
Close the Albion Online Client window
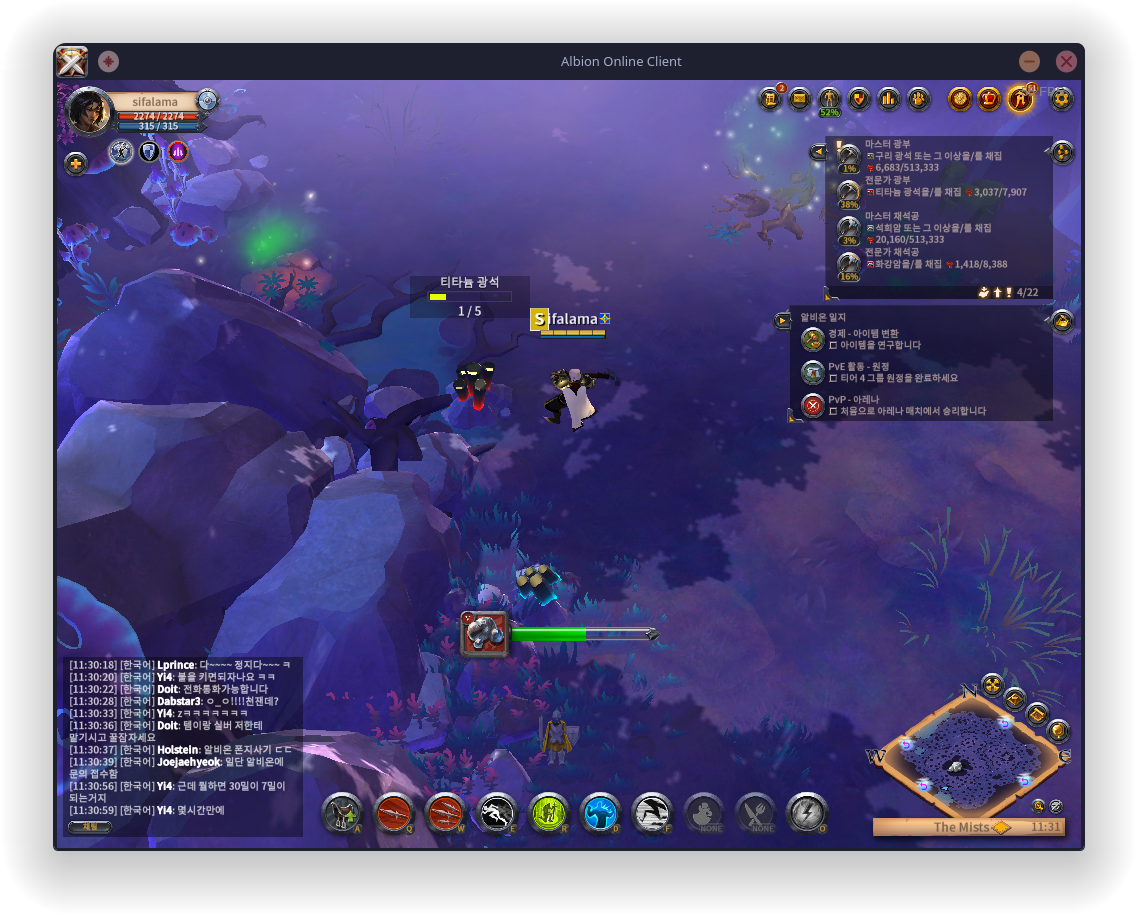click(x=1066, y=61)
